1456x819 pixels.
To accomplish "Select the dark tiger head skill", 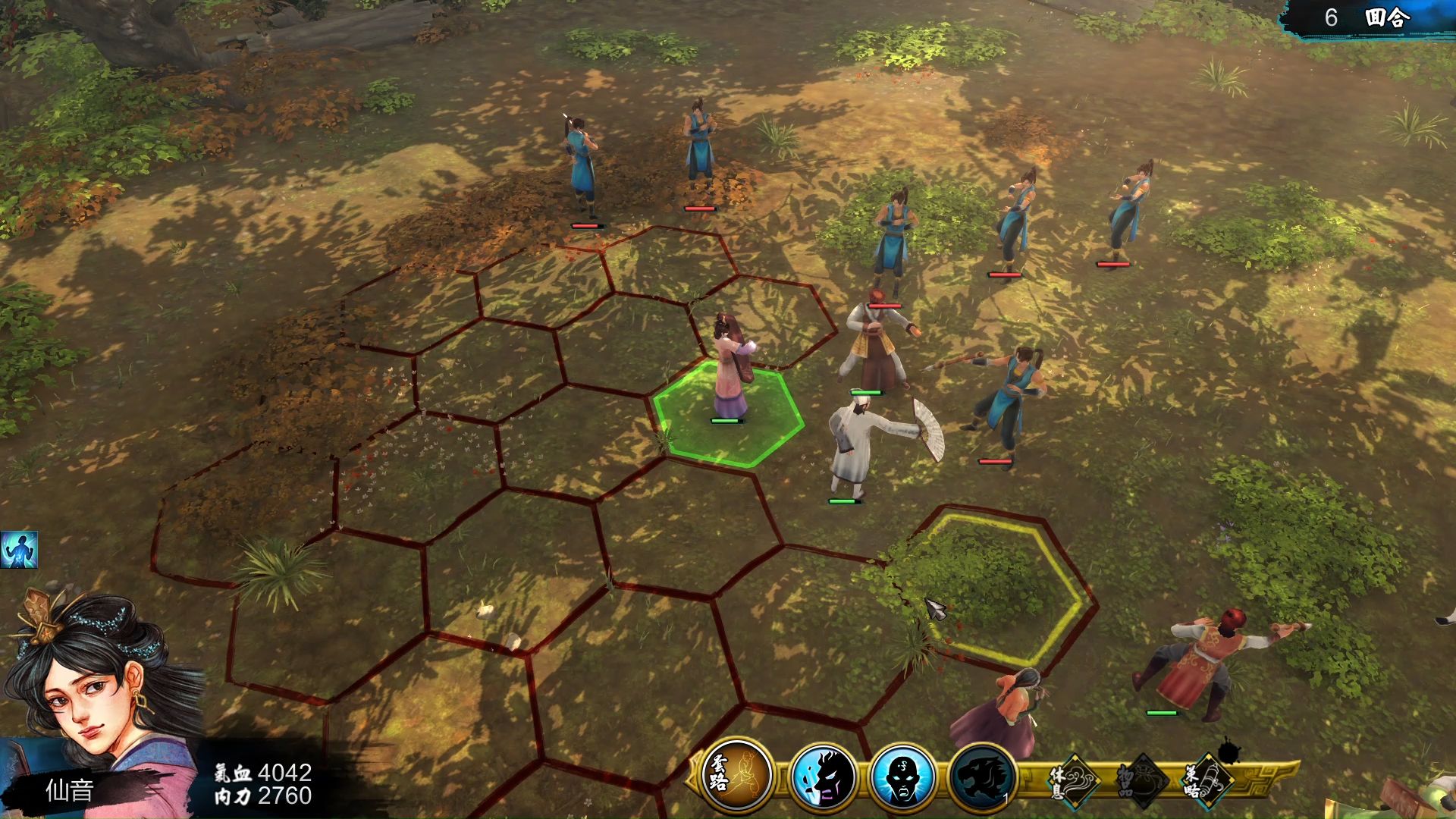I will 983,777.
